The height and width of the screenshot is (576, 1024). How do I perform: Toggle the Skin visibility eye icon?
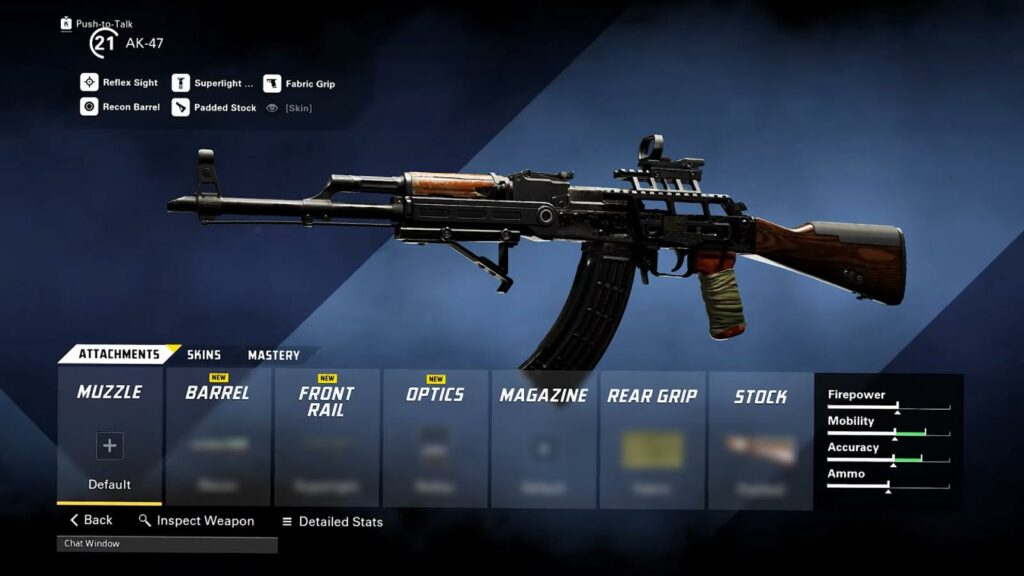(x=272, y=107)
